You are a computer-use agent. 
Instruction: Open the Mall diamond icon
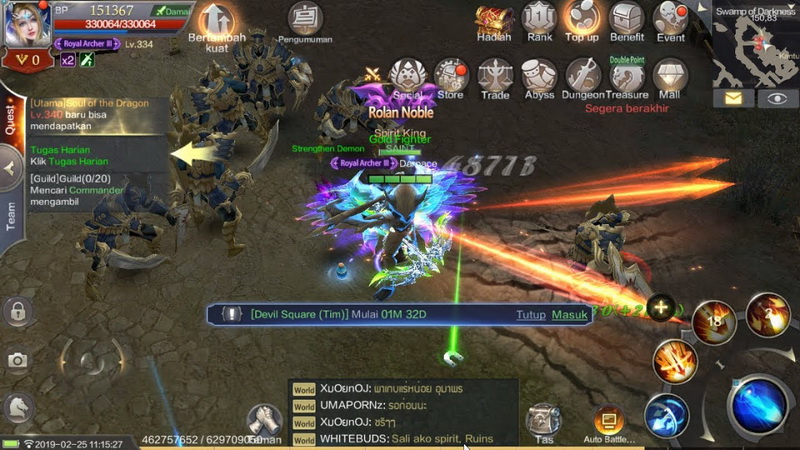click(x=669, y=76)
